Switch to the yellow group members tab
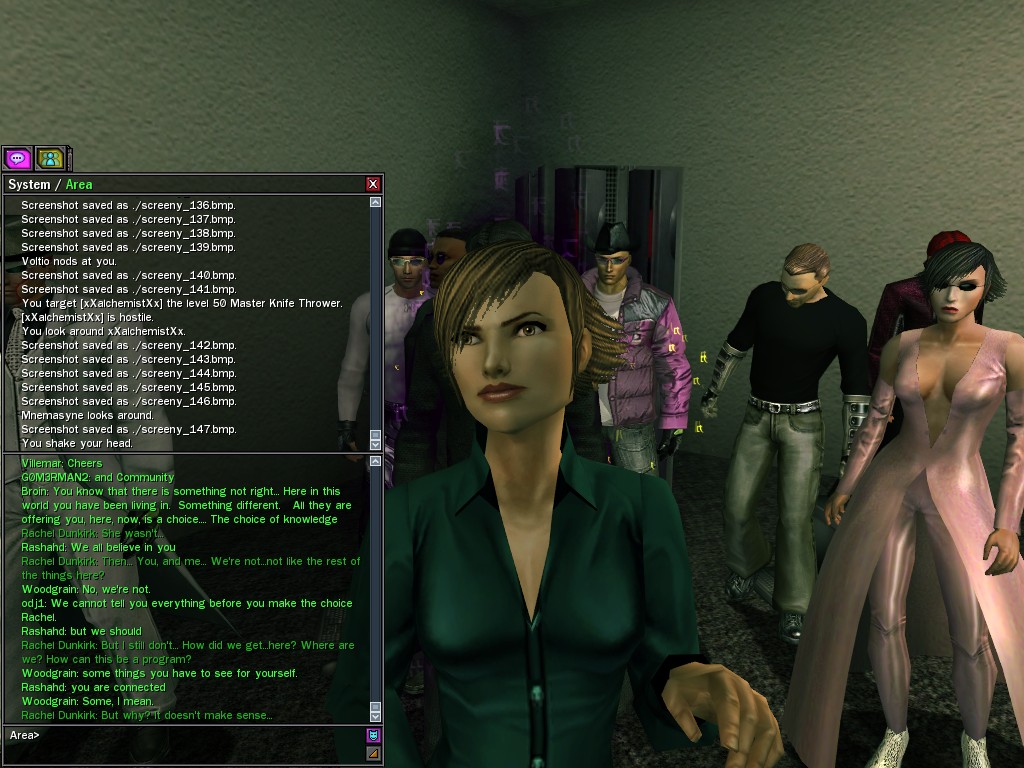Image resolution: width=1024 pixels, height=768 pixels. click(50, 158)
